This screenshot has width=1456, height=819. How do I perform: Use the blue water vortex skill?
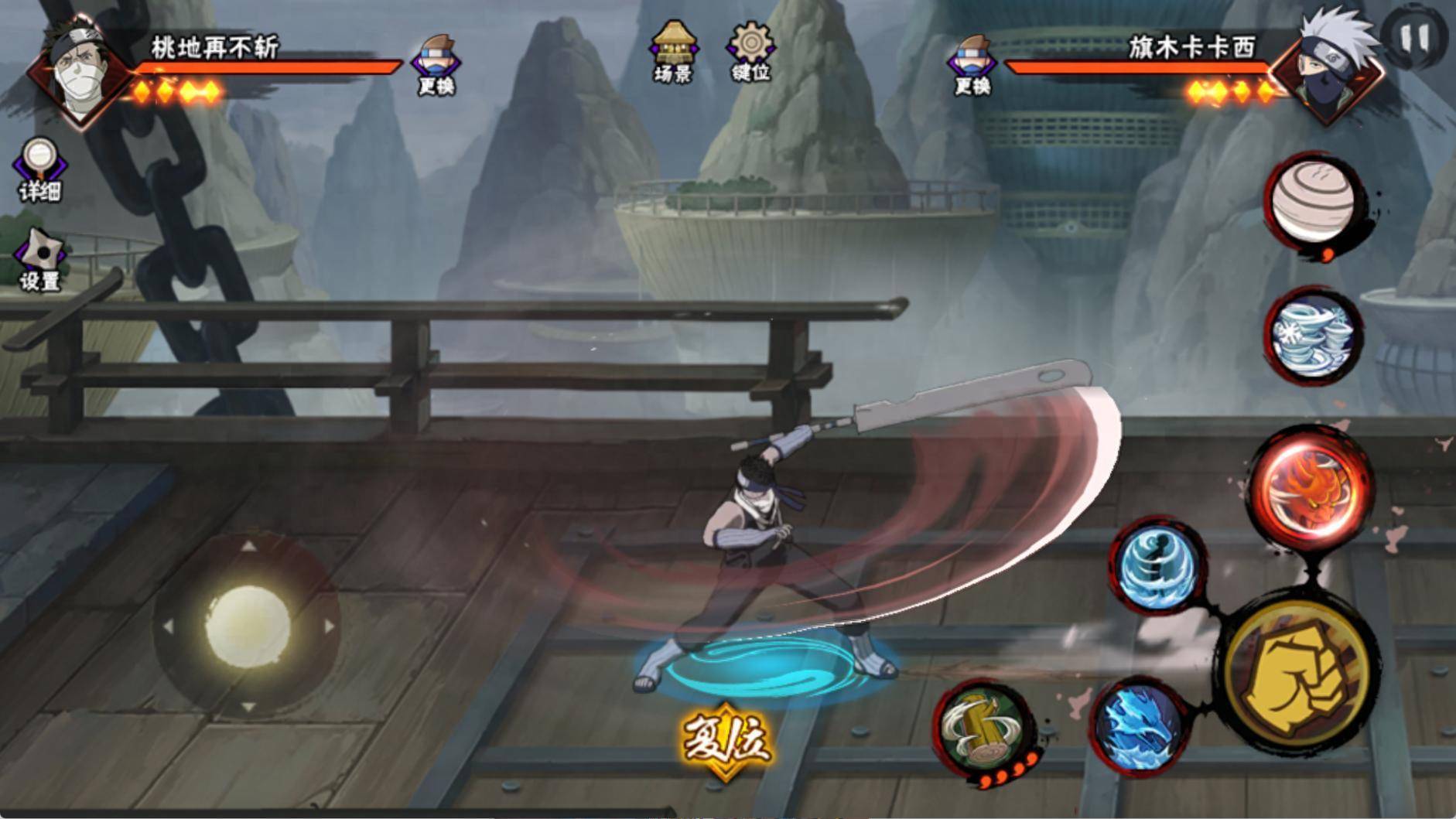coord(1157,564)
